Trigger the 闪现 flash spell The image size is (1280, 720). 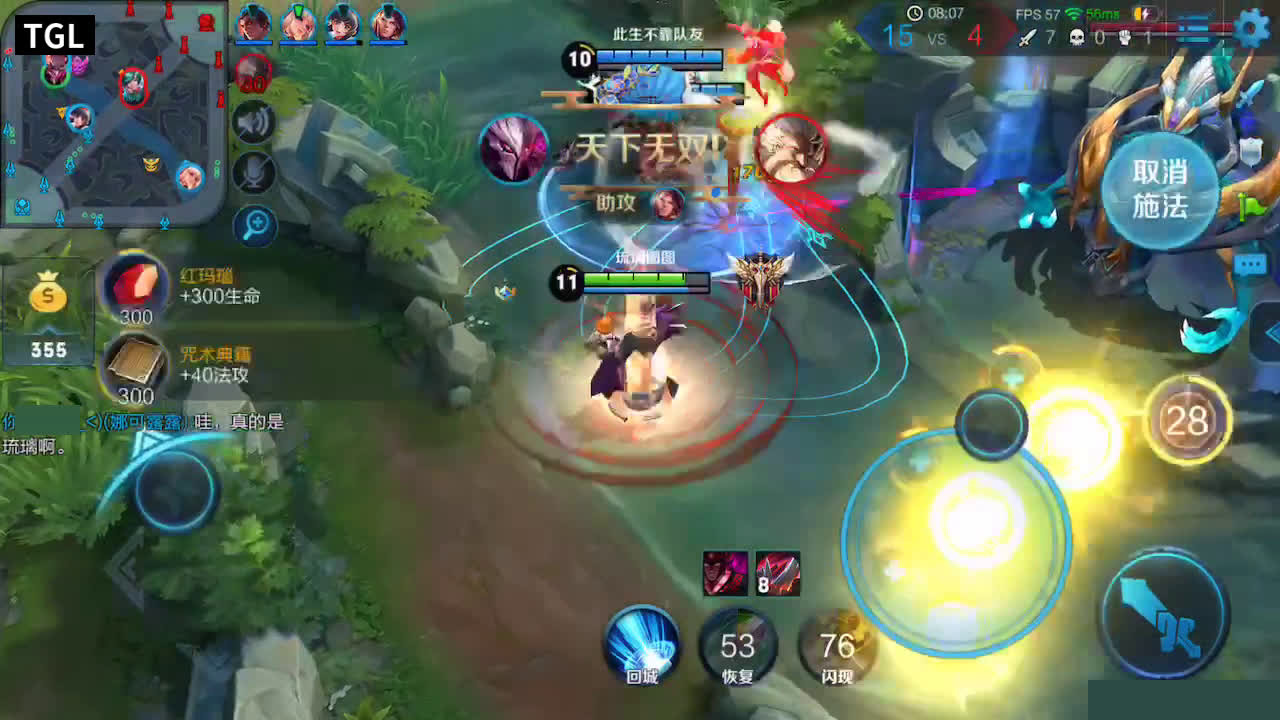(837, 646)
